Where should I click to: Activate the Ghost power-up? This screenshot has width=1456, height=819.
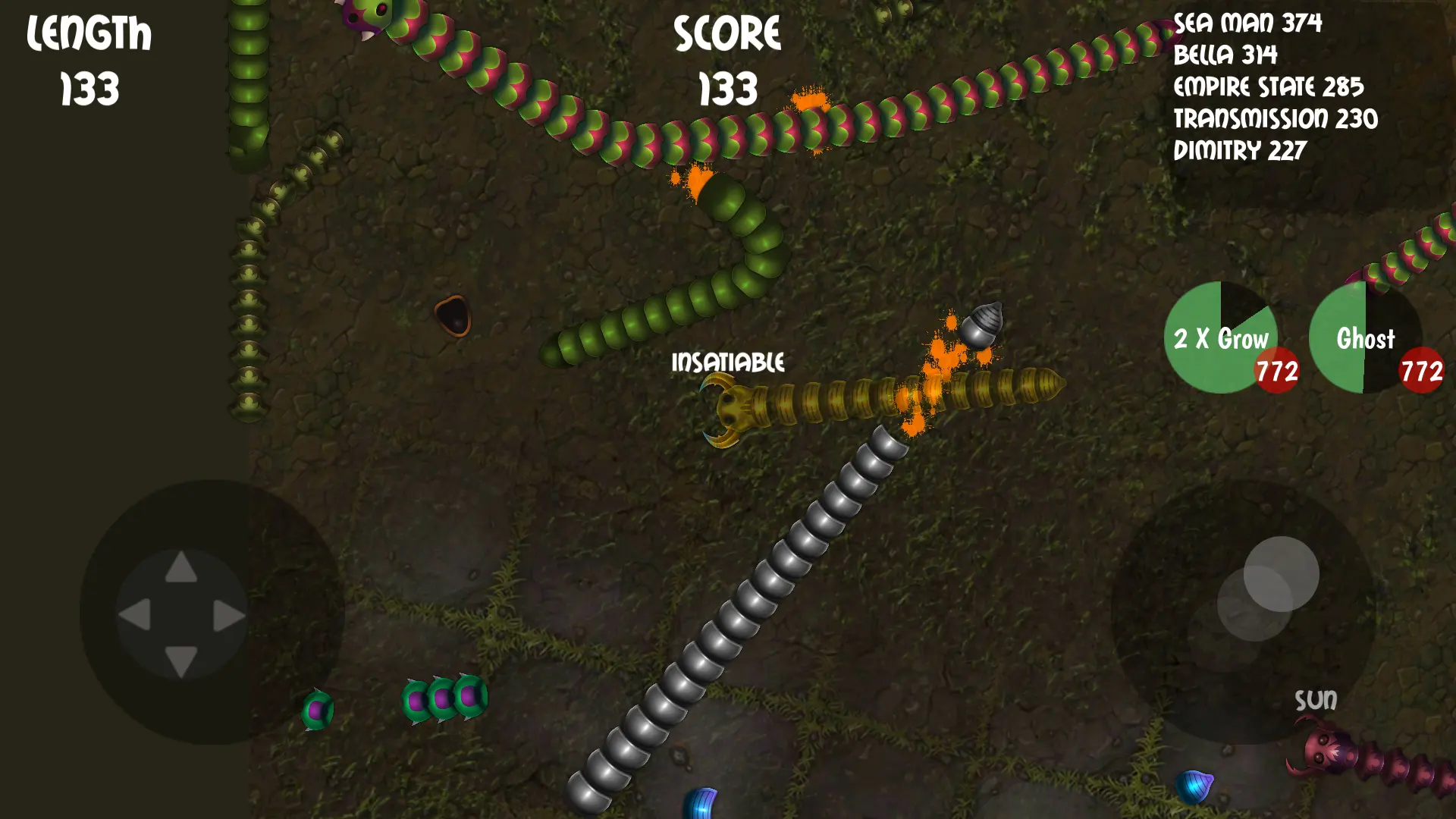[x=1365, y=337]
